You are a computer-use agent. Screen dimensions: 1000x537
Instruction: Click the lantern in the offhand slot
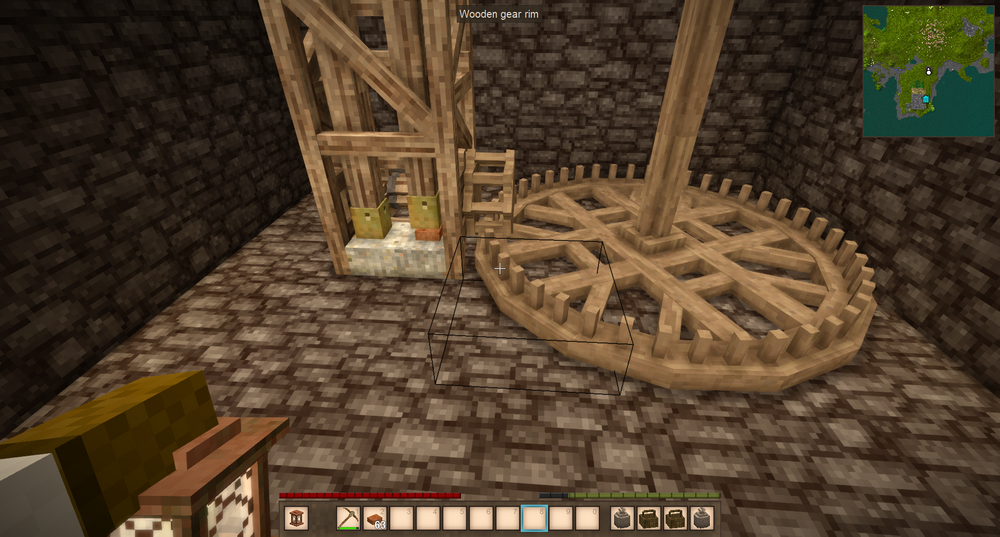click(295, 518)
